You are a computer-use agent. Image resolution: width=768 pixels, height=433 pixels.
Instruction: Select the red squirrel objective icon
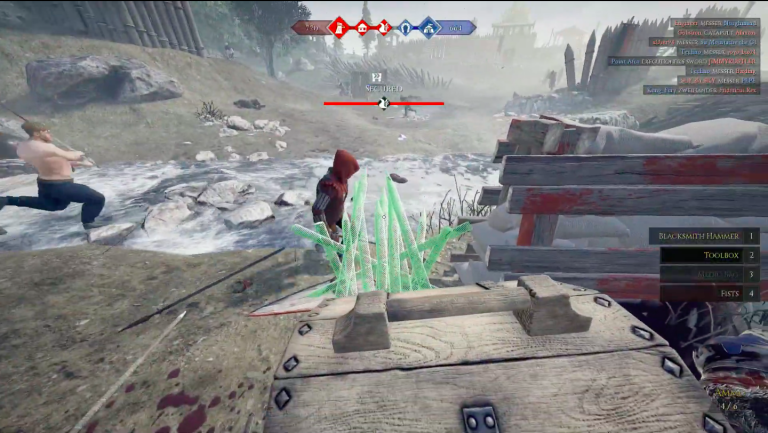pyautogui.click(x=384, y=27)
